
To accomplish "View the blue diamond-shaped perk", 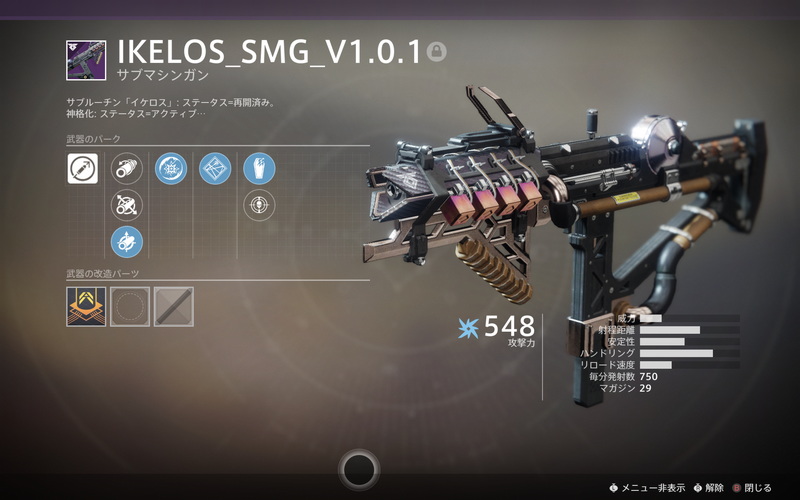I will pyautogui.click(x=215, y=169).
